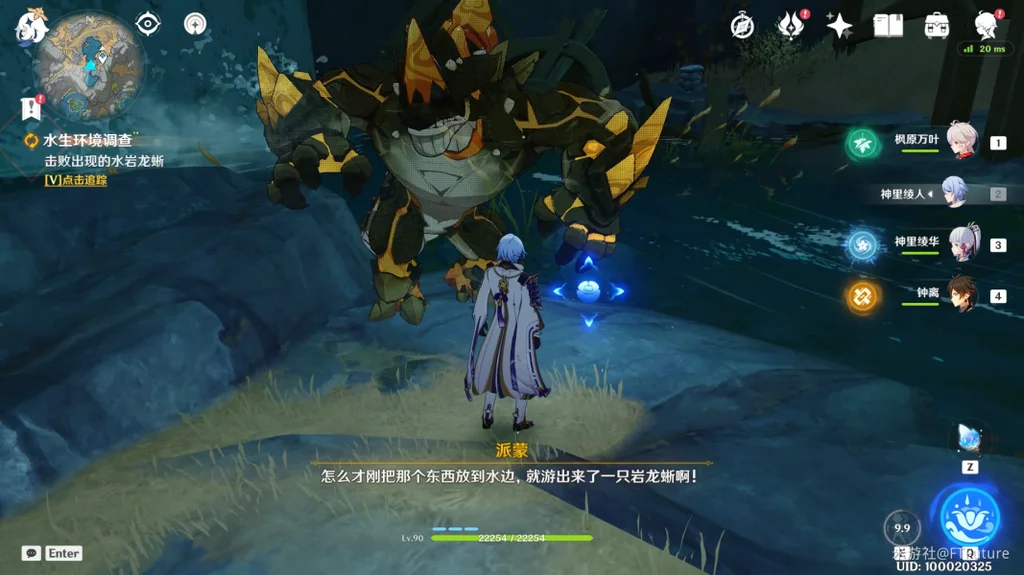Open the events icon with winged emblem

coord(792,26)
